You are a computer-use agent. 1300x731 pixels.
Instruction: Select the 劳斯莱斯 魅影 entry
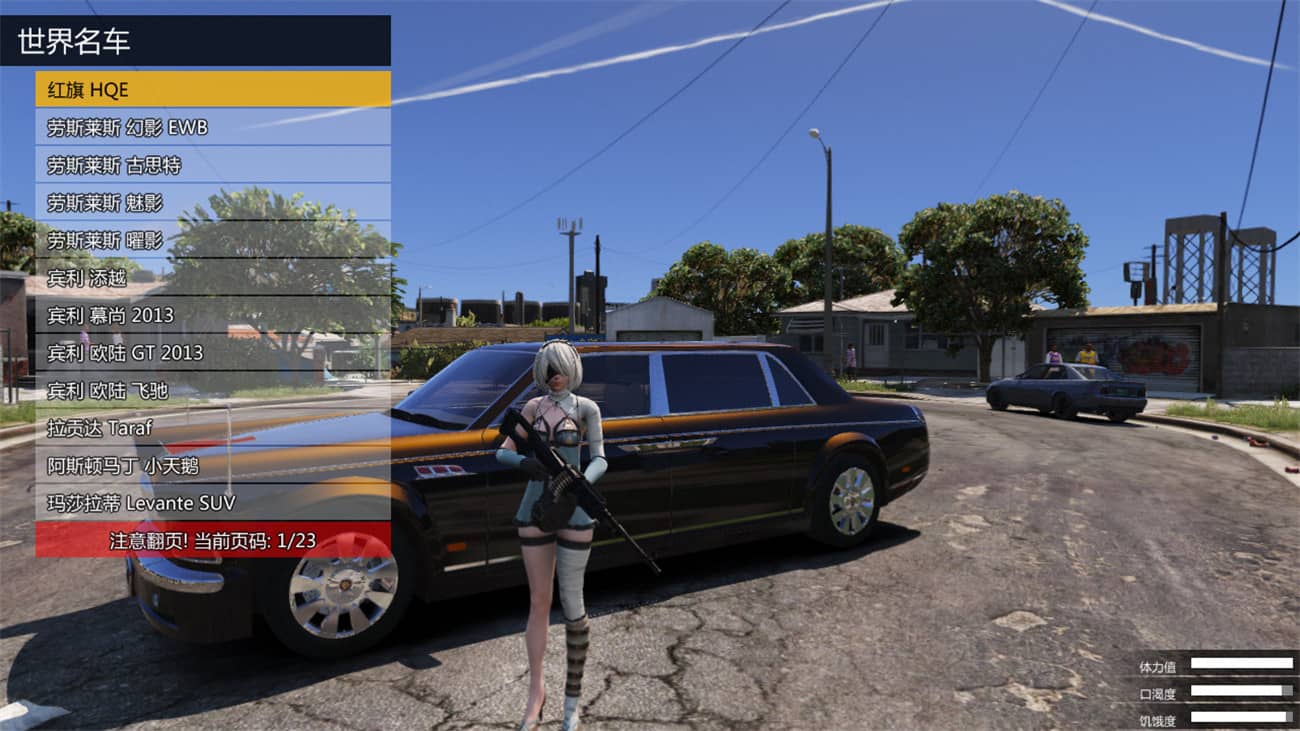[200, 201]
